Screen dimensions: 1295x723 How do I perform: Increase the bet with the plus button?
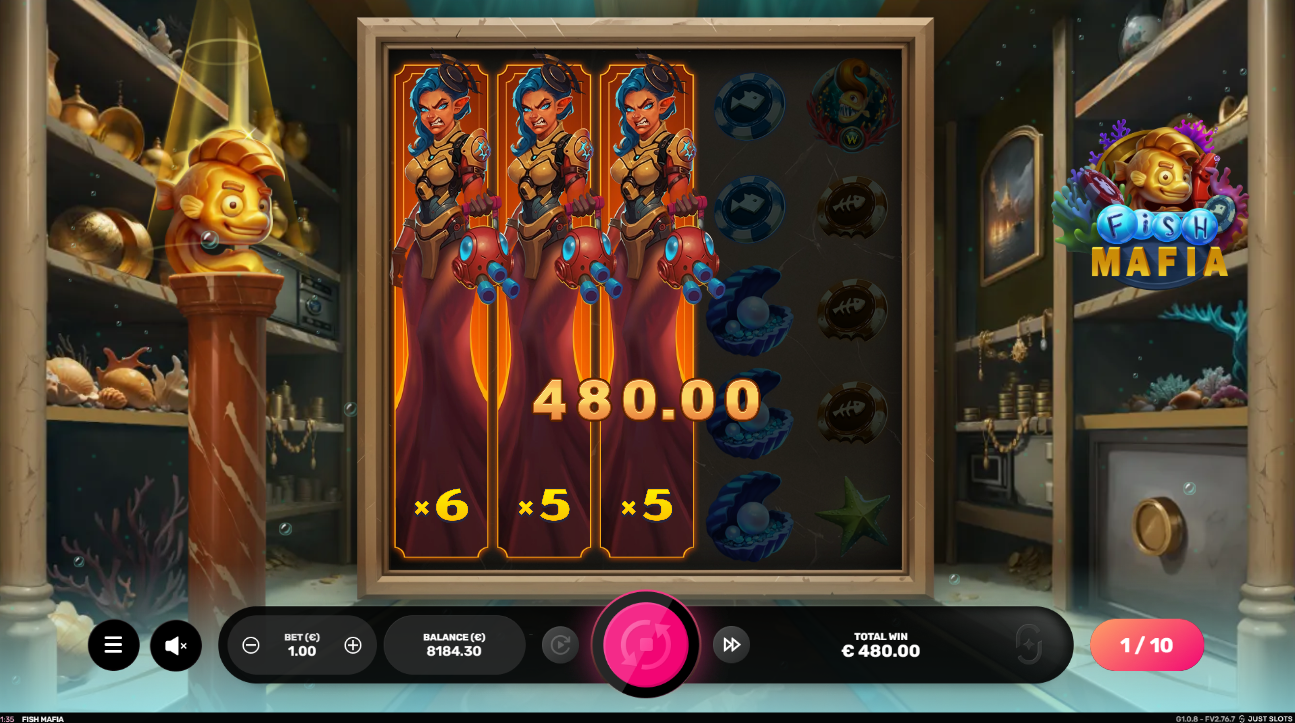pyautogui.click(x=353, y=645)
